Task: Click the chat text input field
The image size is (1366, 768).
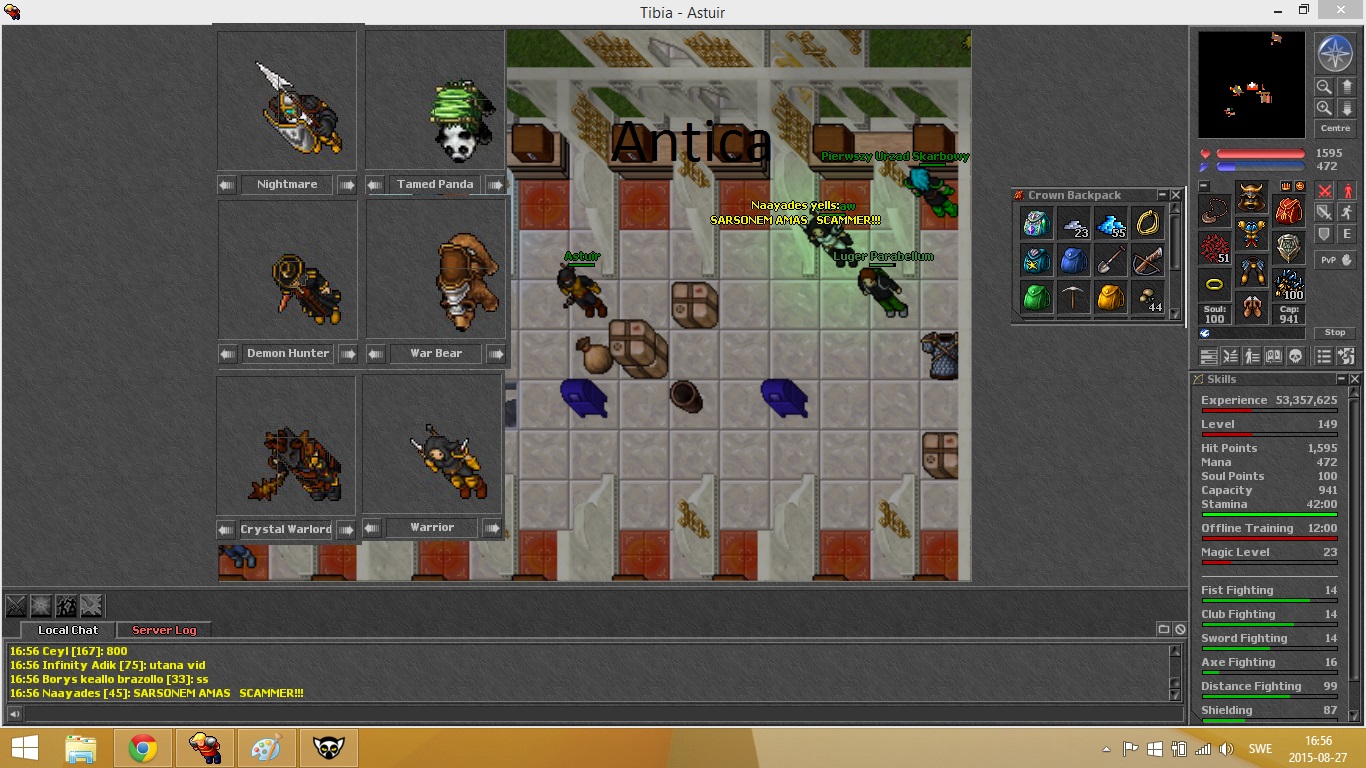Action: coord(590,714)
